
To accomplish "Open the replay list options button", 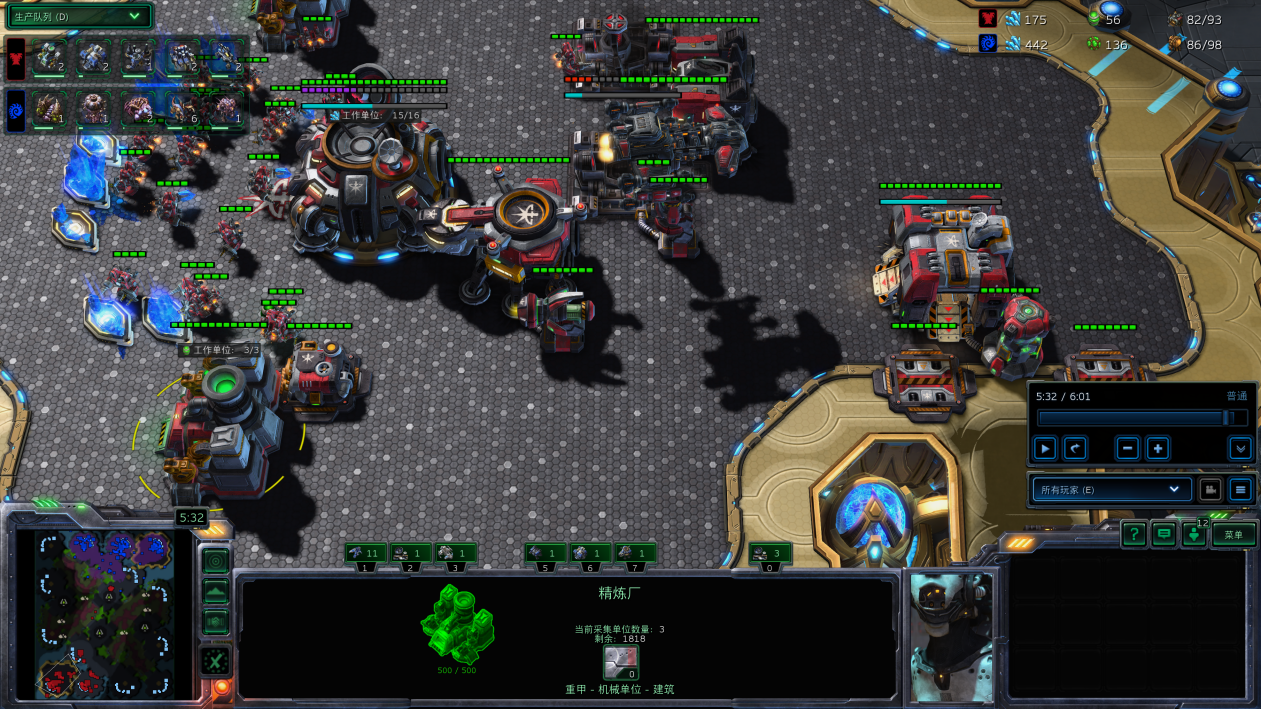I will (x=1240, y=489).
